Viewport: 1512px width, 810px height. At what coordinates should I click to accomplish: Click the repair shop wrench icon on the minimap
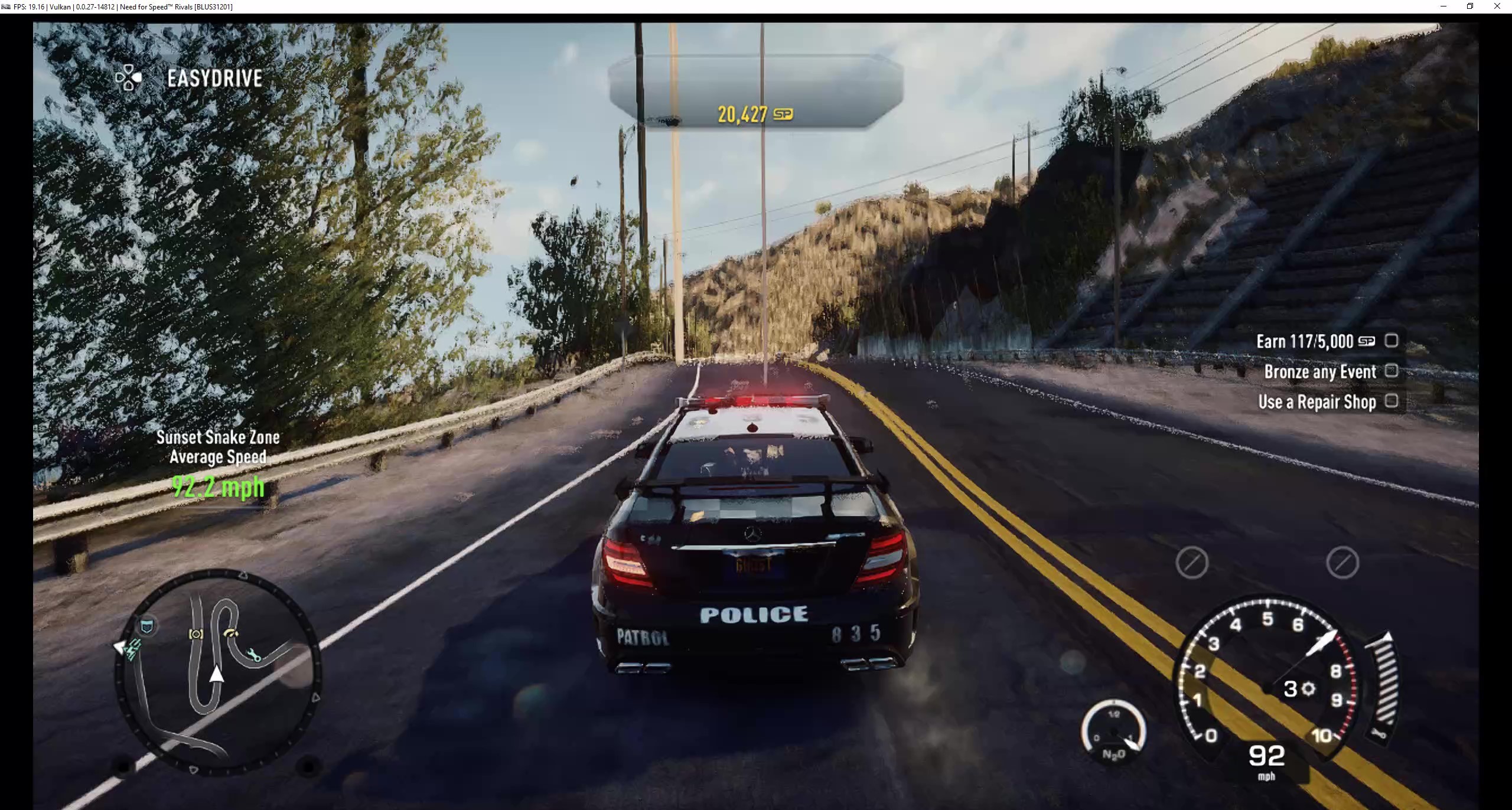point(254,655)
